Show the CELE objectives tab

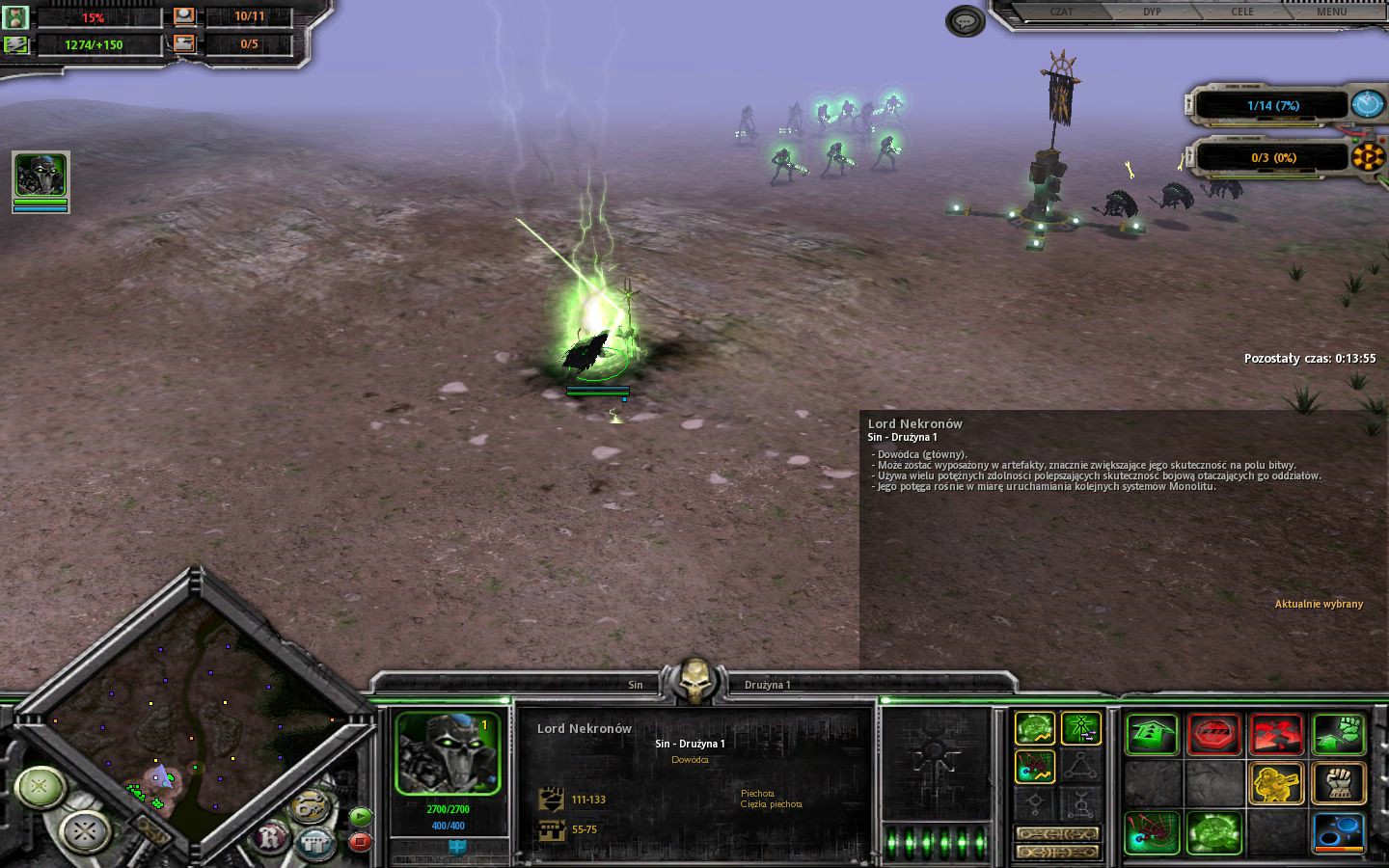pos(1242,12)
